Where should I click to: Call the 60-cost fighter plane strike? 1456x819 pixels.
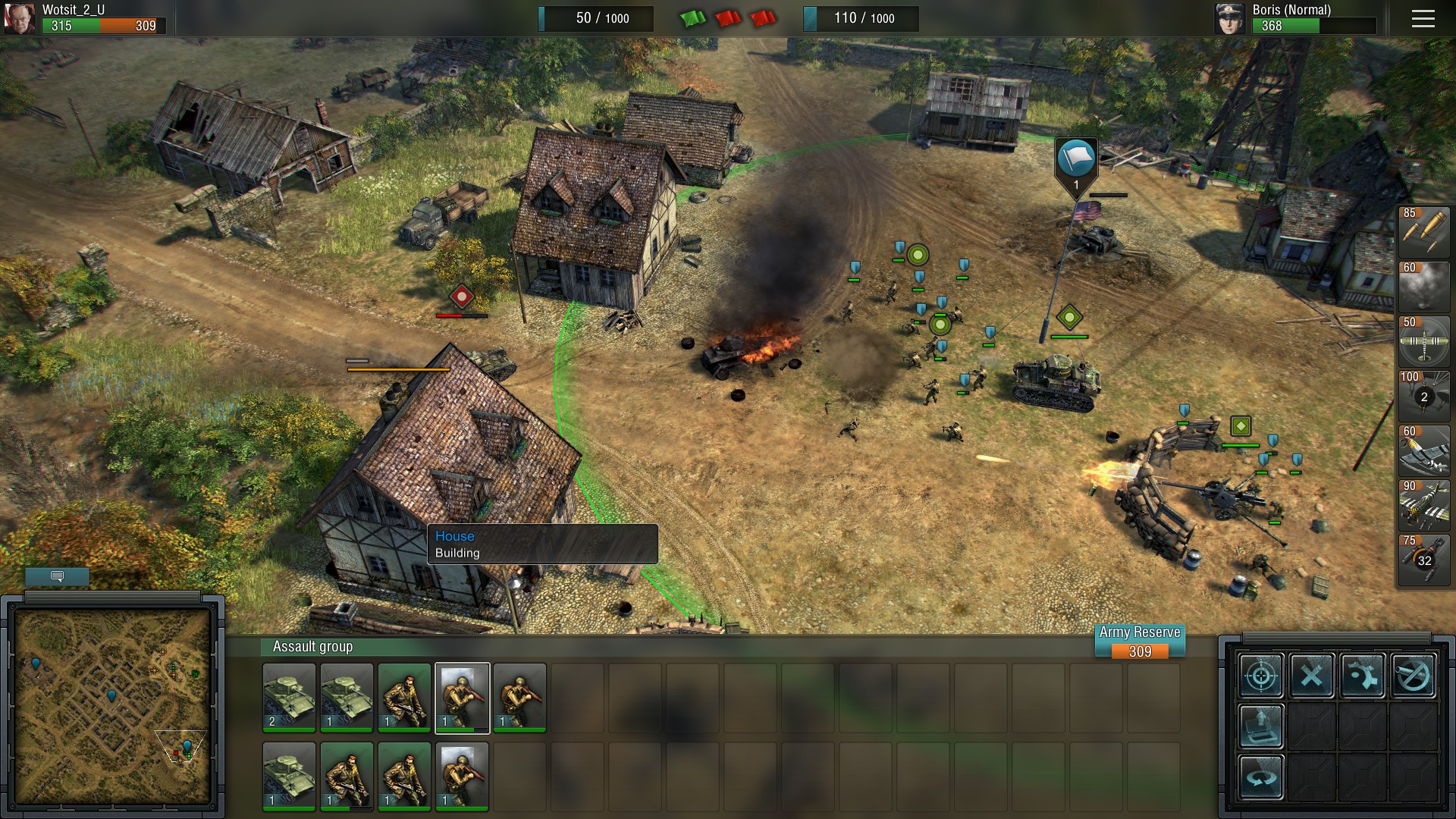click(x=1423, y=450)
